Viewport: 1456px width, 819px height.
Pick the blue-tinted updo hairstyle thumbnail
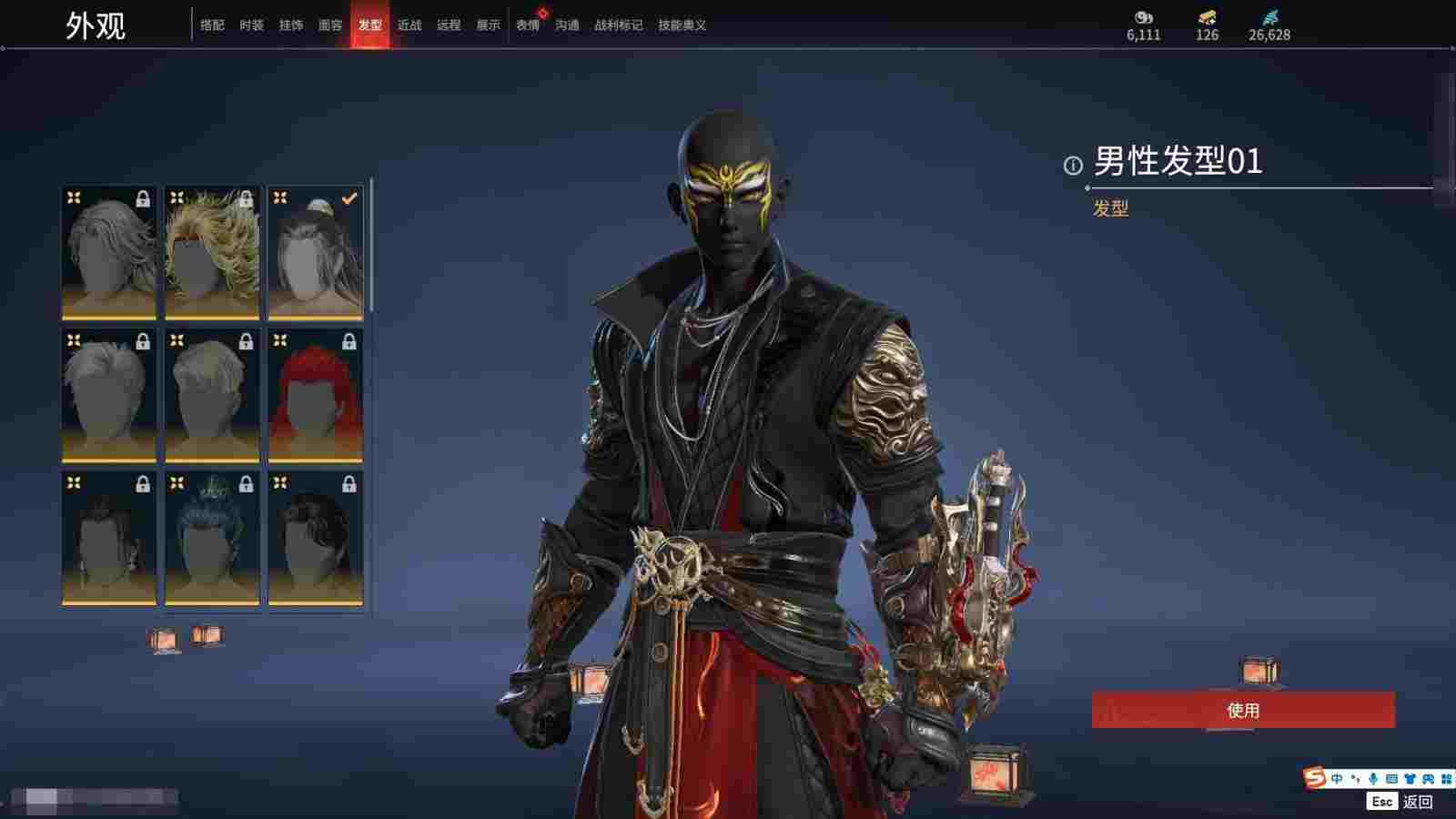(212, 538)
